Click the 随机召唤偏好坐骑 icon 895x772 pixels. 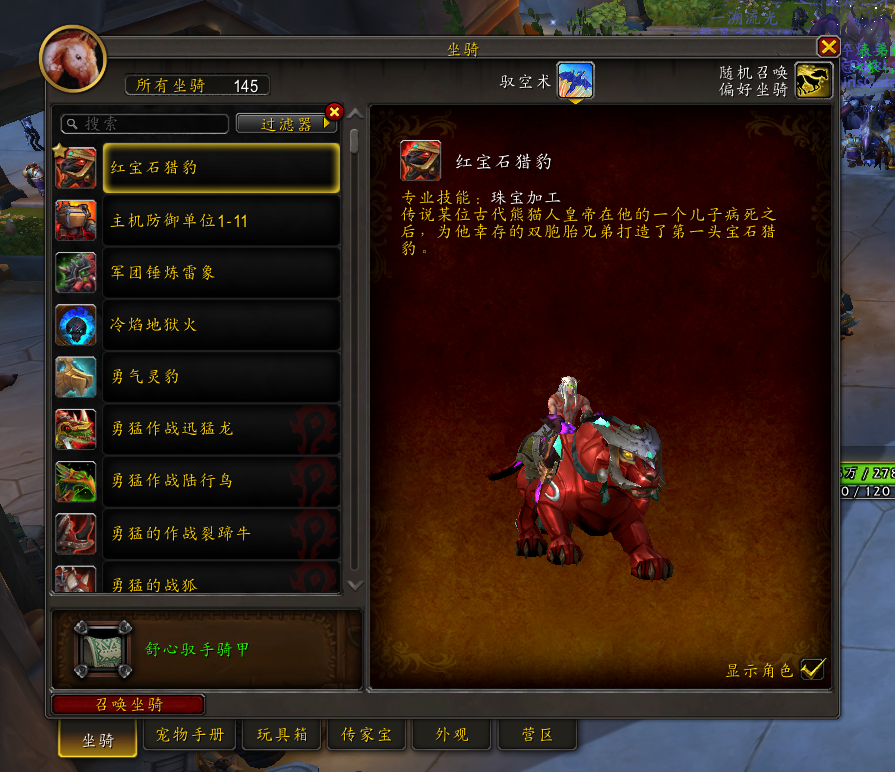pyautogui.click(x=814, y=81)
